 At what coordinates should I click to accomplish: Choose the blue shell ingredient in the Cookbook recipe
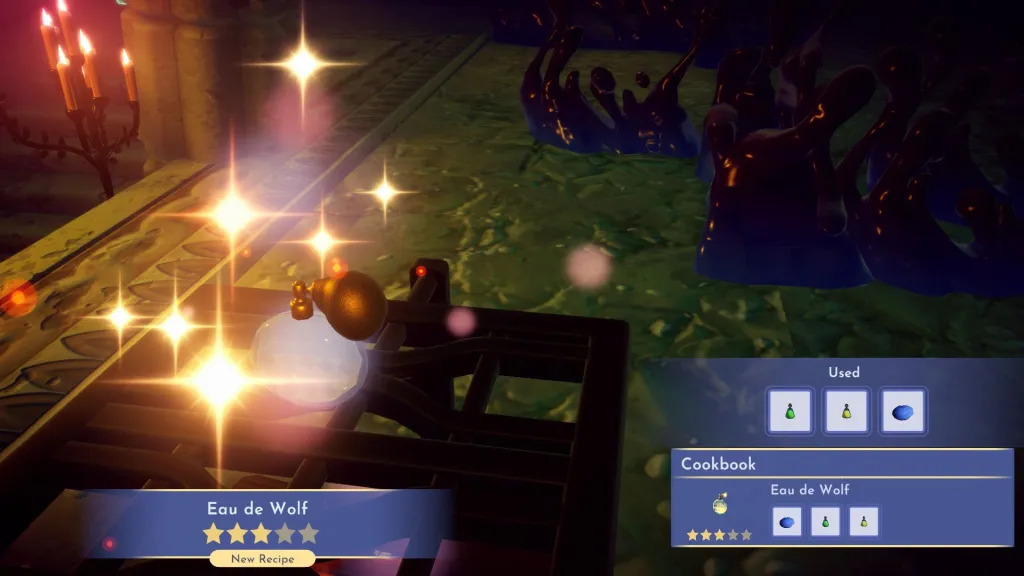[x=787, y=521]
